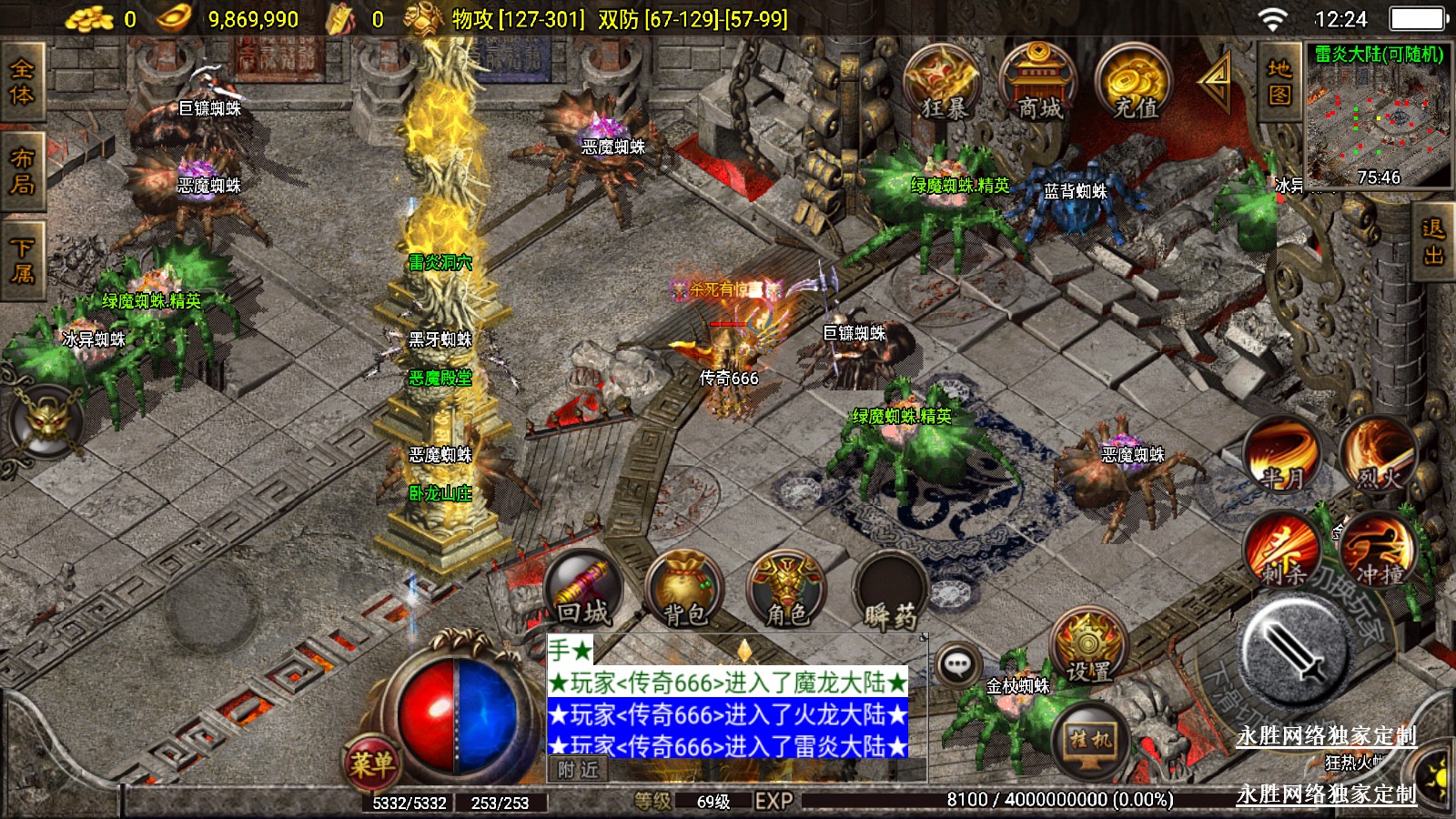The width and height of the screenshot is (1456, 819).
Task: Toggle the 挂机 auto-battle button
Action: pyautogui.click(x=1090, y=739)
